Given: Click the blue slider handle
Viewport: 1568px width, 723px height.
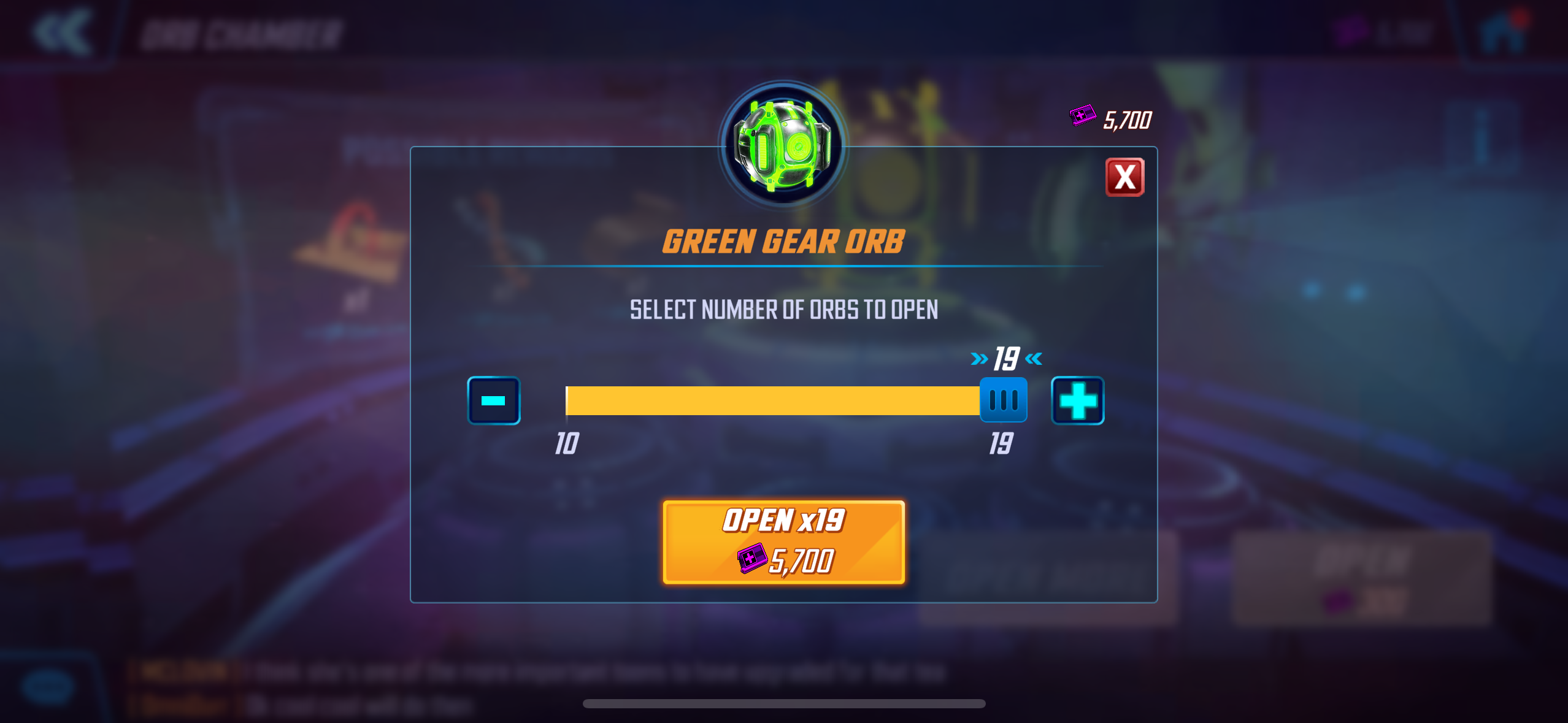Looking at the screenshot, I should (1003, 400).
